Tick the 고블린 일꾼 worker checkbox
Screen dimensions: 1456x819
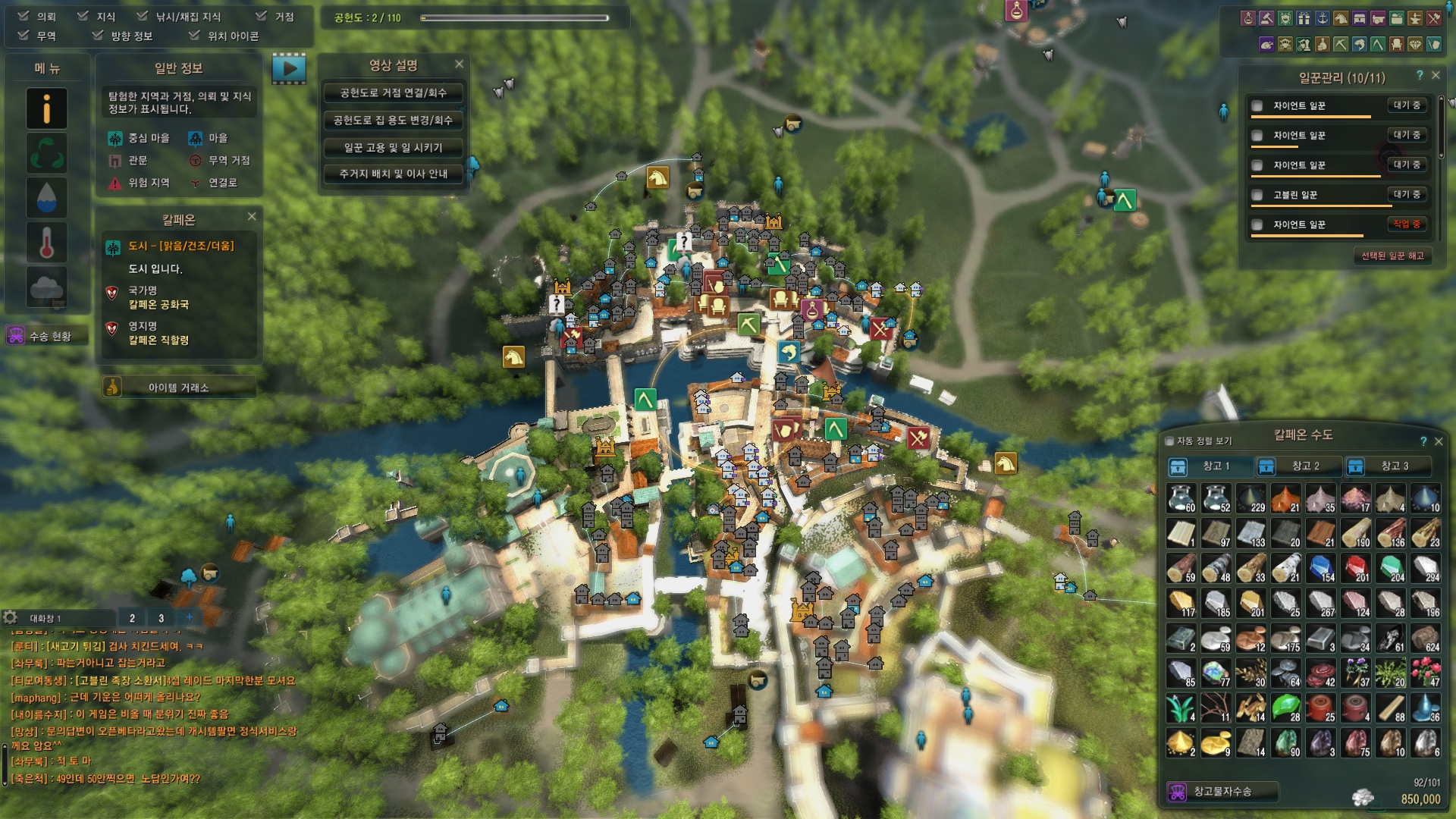pos(1257,195)
